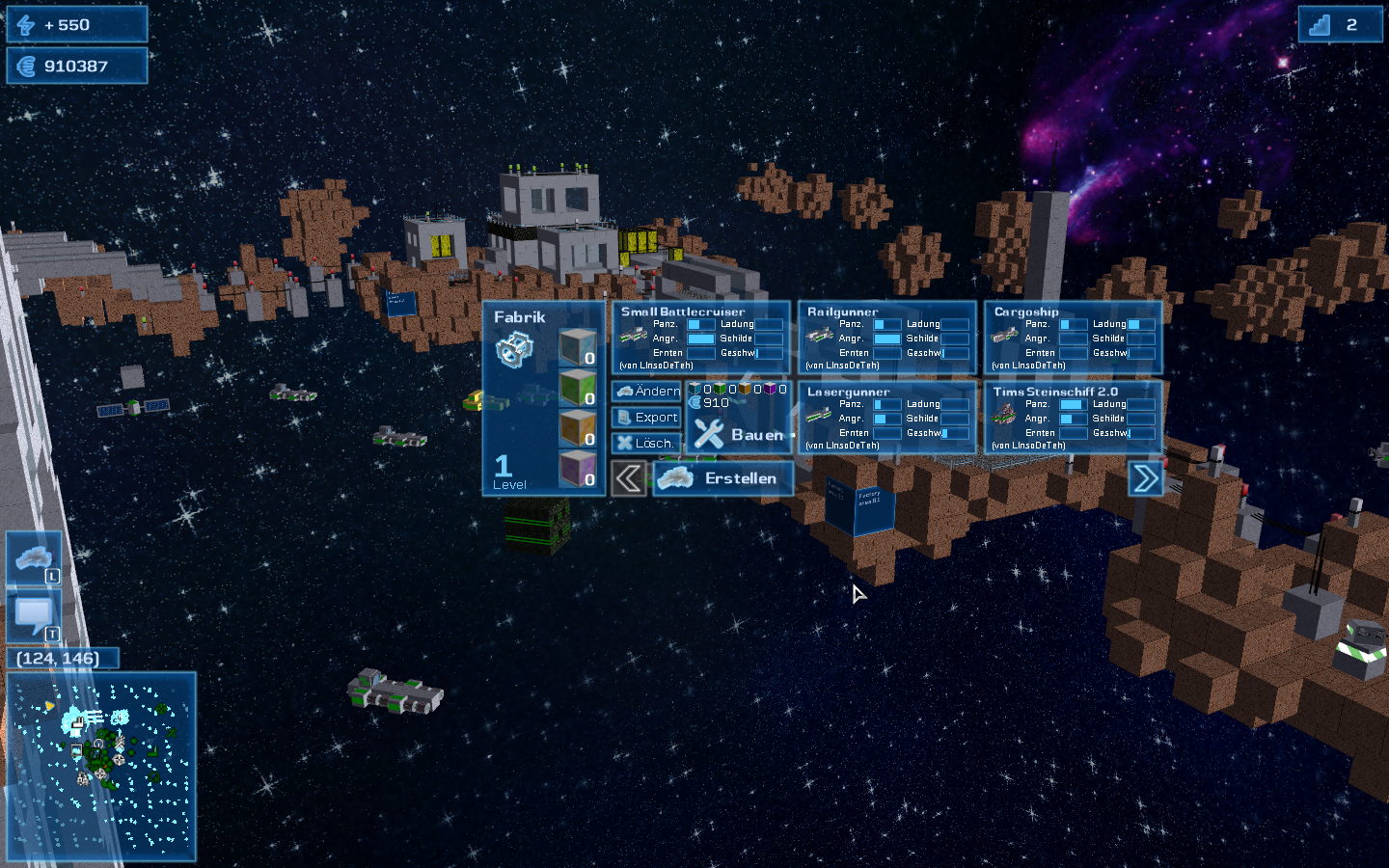This screenshot has width=1389, height=868.
Task: Open the chat speech bubble icon
Action: (35, 615)
